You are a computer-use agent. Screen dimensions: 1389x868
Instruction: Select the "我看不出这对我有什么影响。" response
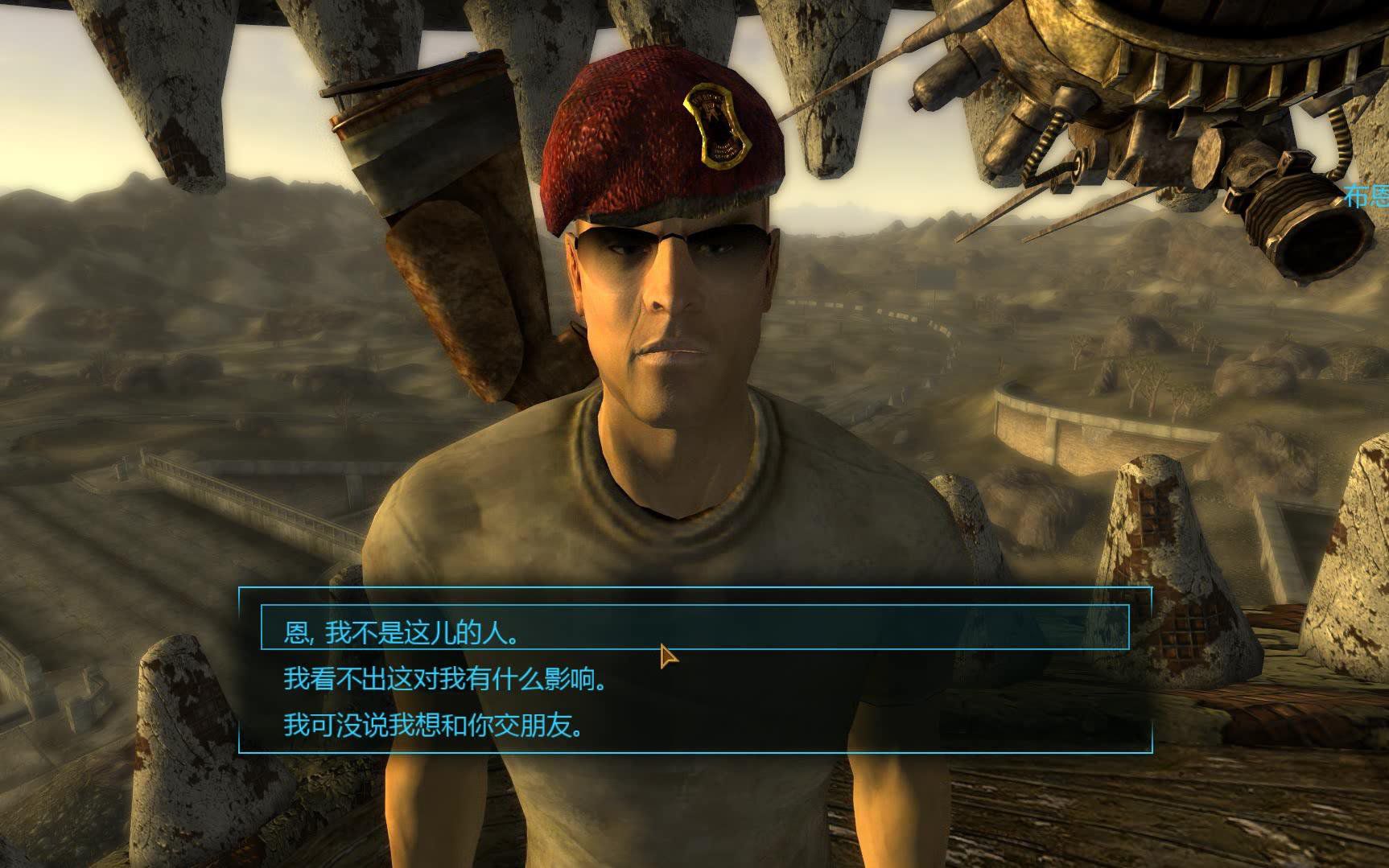point(443,680)
